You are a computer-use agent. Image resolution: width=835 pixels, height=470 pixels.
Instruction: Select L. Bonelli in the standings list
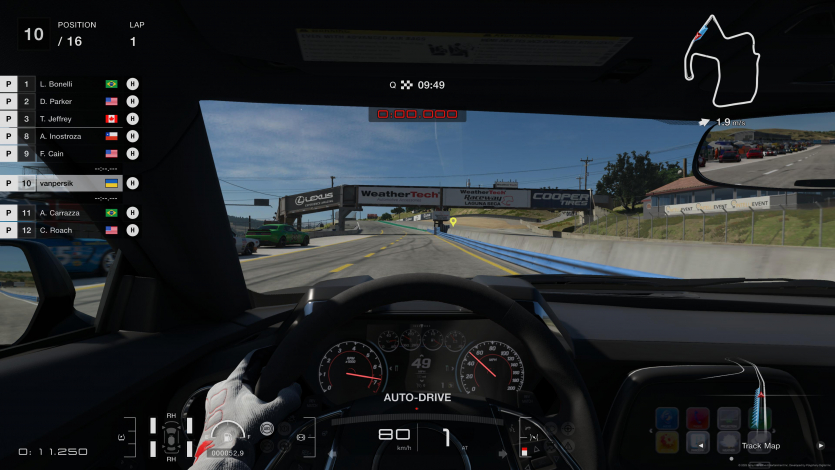tap(68, 85)
